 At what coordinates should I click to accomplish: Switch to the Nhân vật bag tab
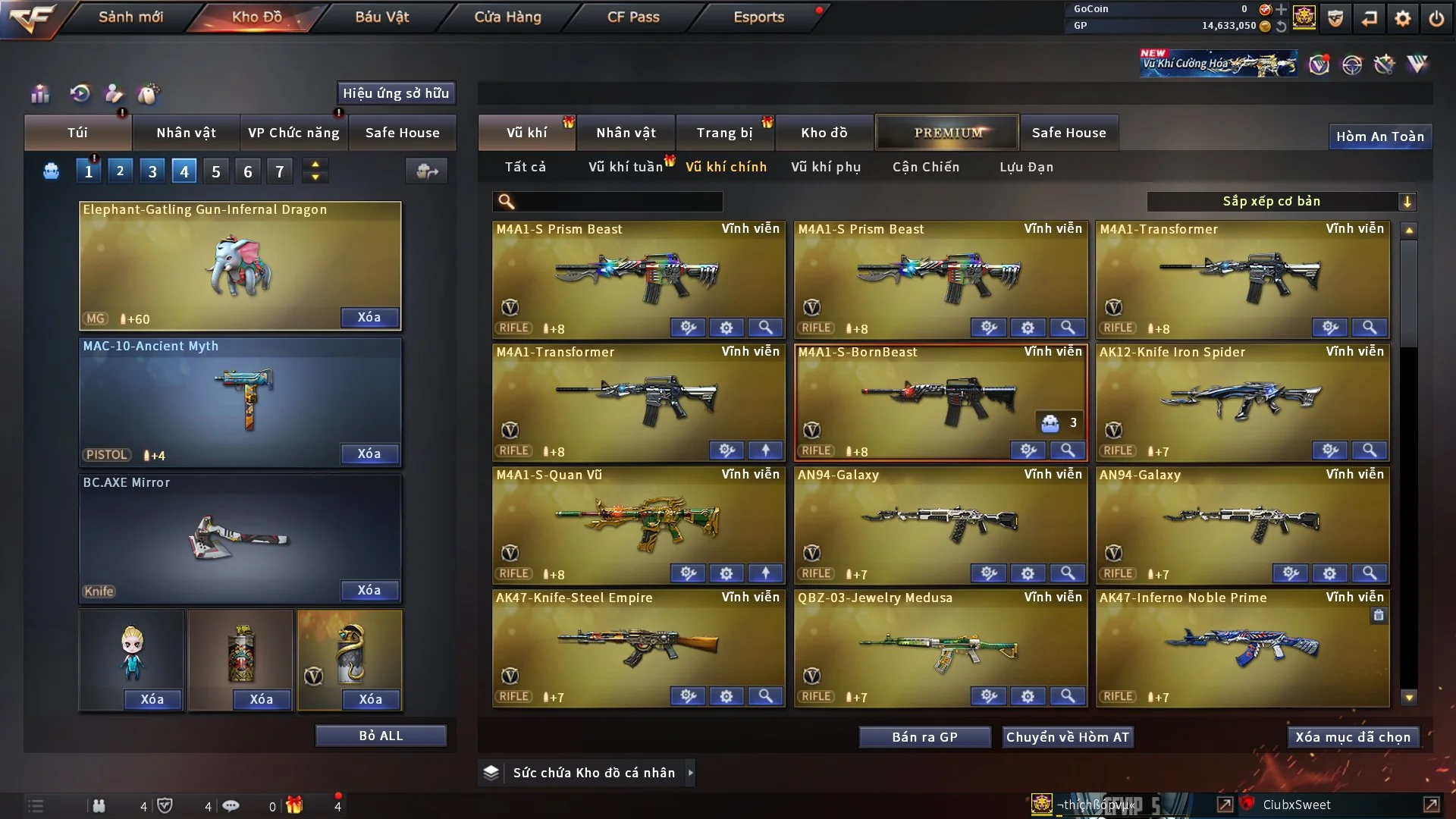[186, 133]
